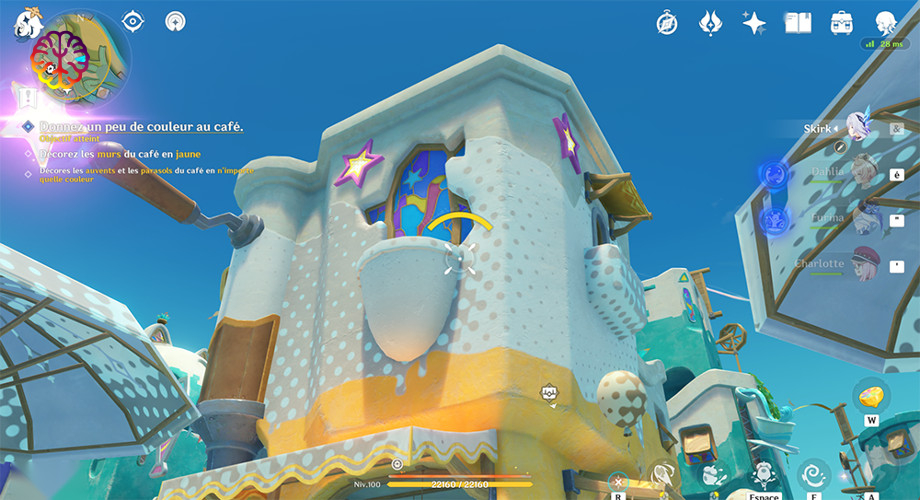The width and height of the screenshot is (920, 500).
Task: Open the Paimon menu icon
Action: 26,22
